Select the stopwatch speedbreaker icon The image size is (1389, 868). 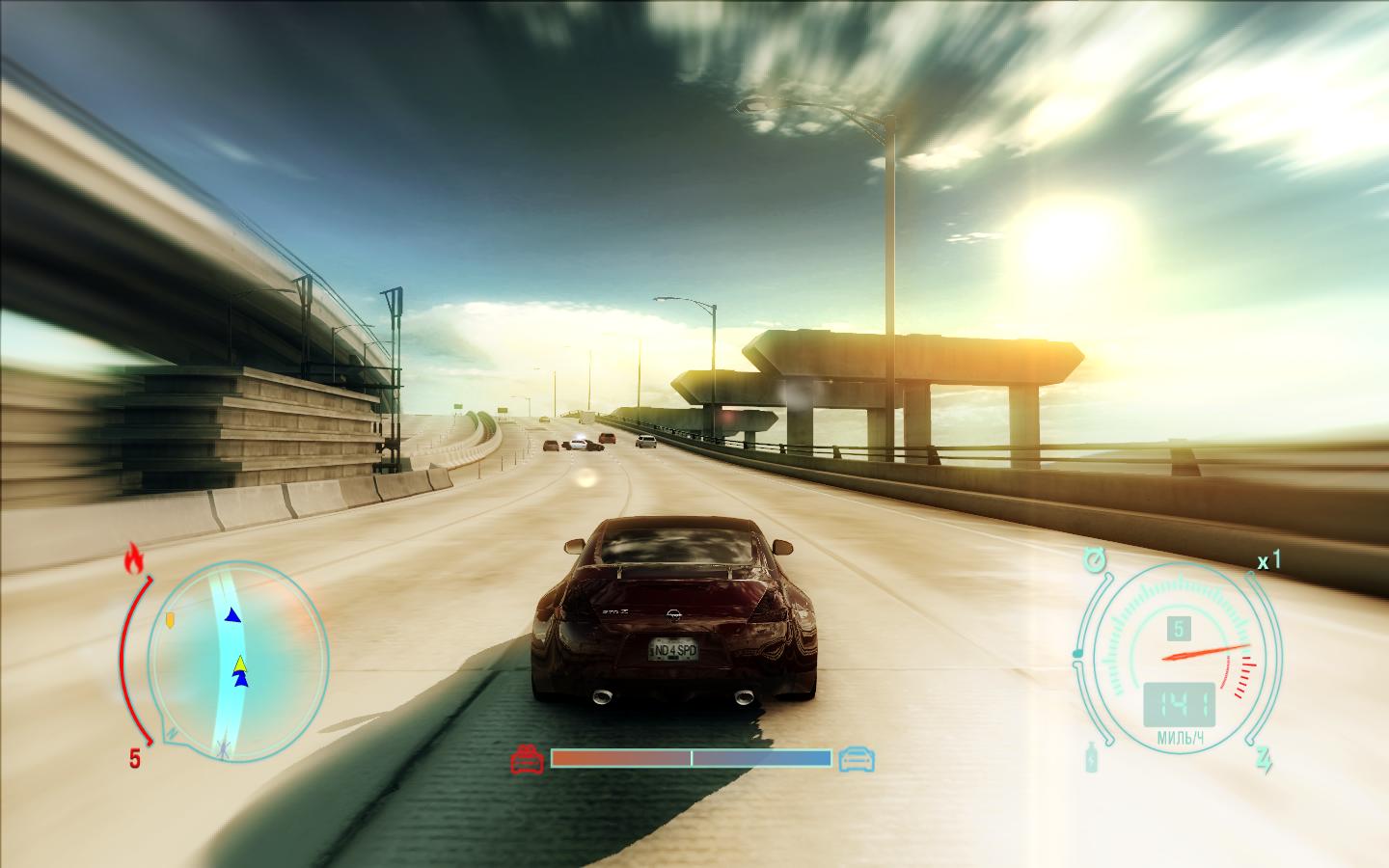click(x=1094, y=560)
